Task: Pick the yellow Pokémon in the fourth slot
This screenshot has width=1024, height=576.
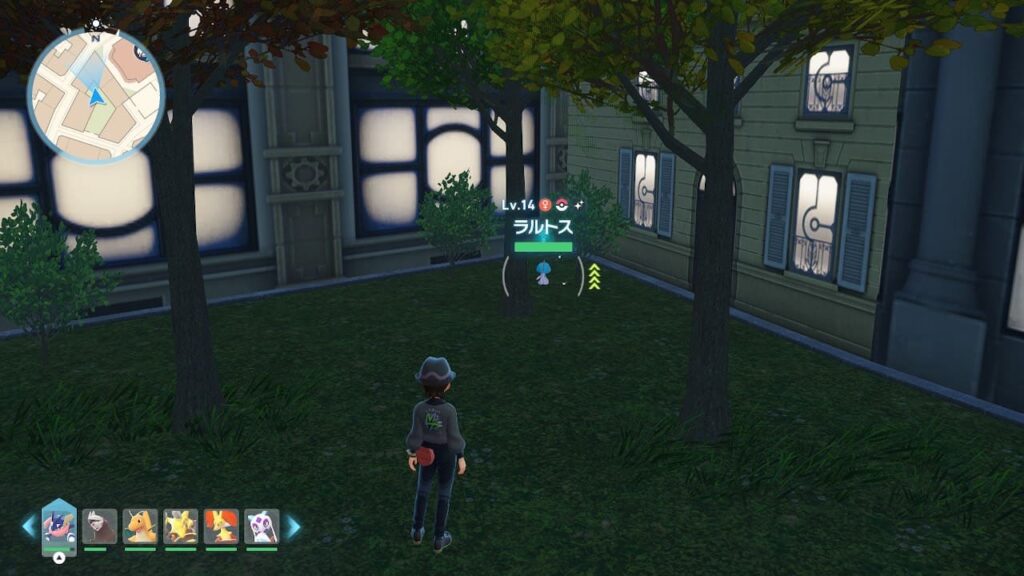Action: 181,526
